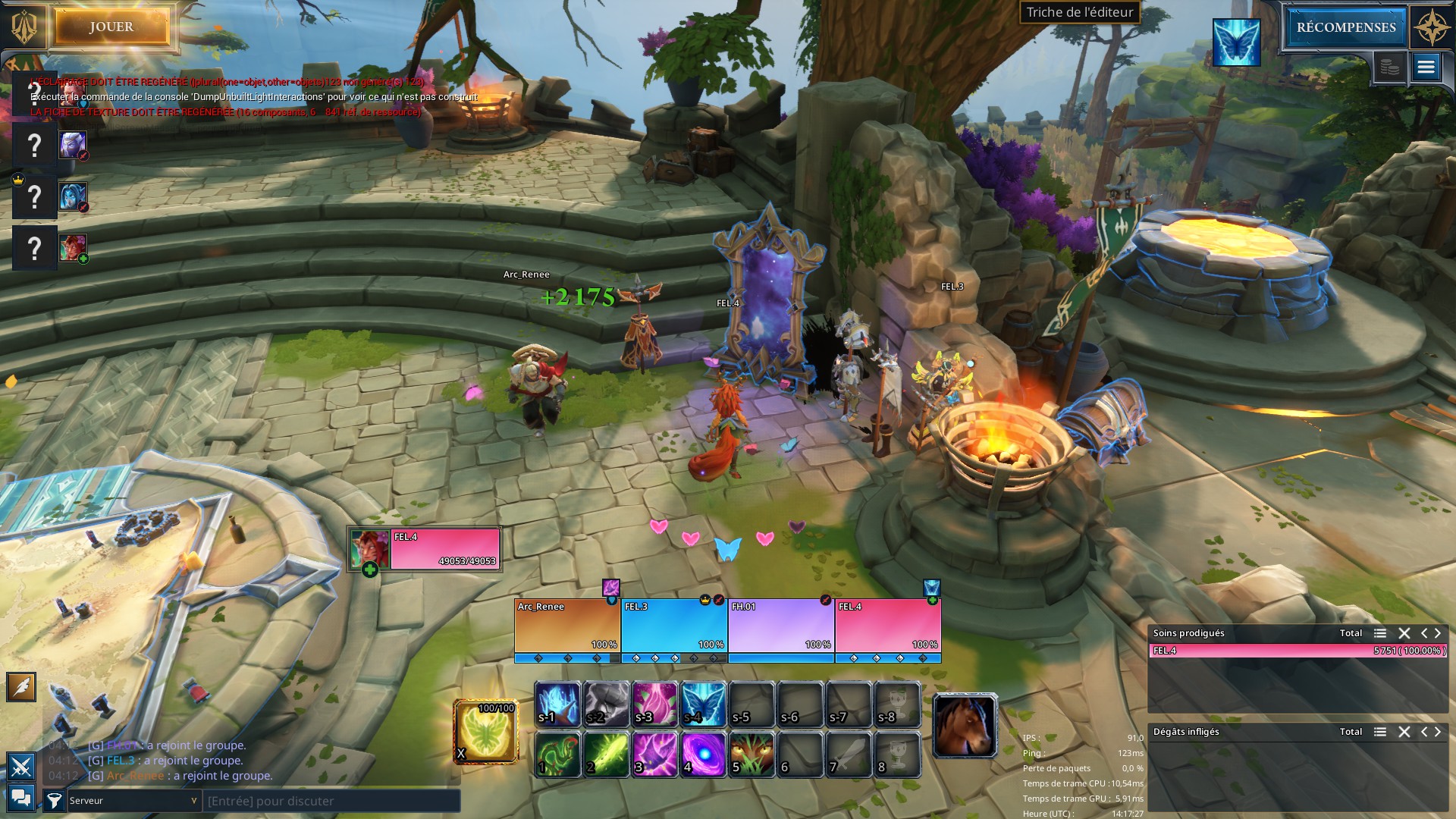Open the coin stack currency button
Image resolution: width=1456 pixels, height=819 pixels.
click(1389, 67)
